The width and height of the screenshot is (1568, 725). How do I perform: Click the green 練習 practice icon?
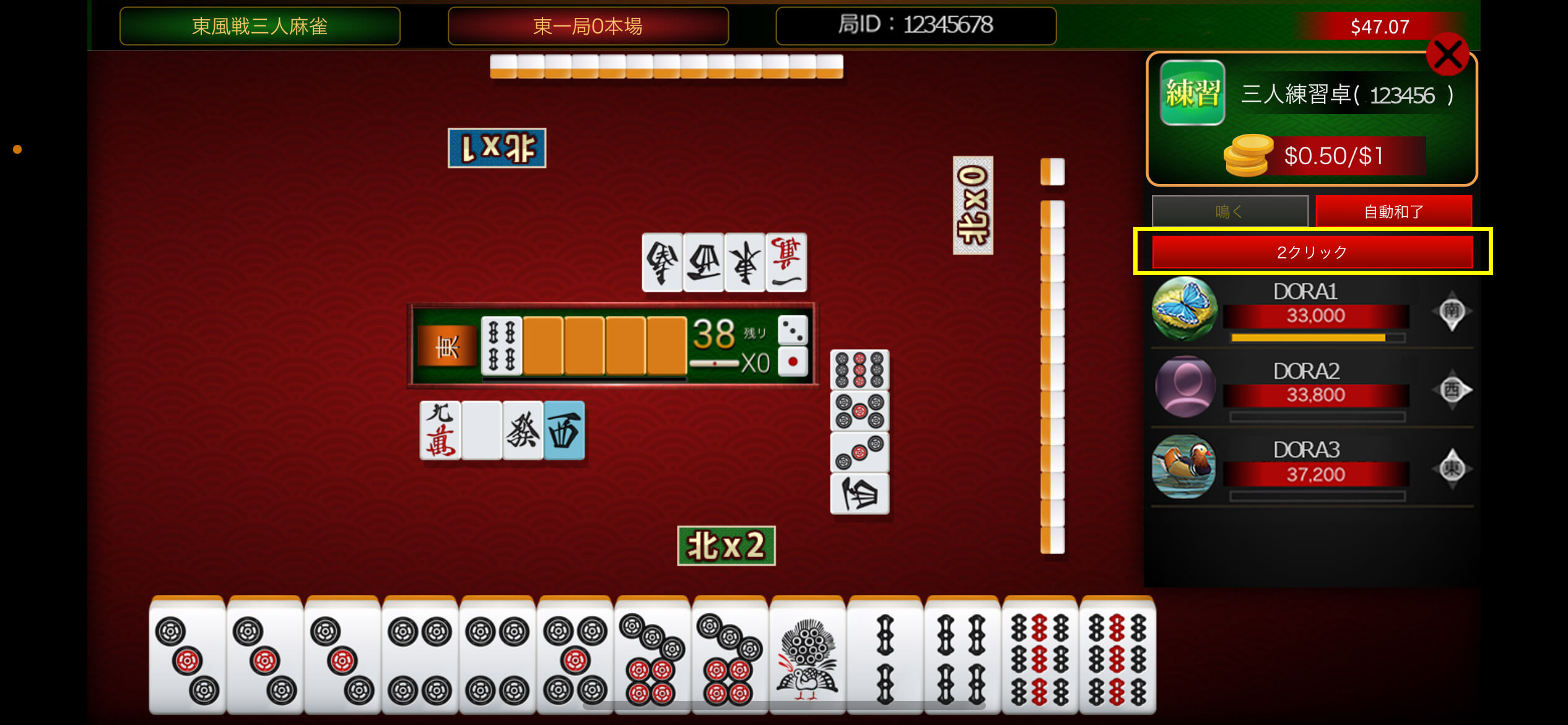click(1192, 93)
